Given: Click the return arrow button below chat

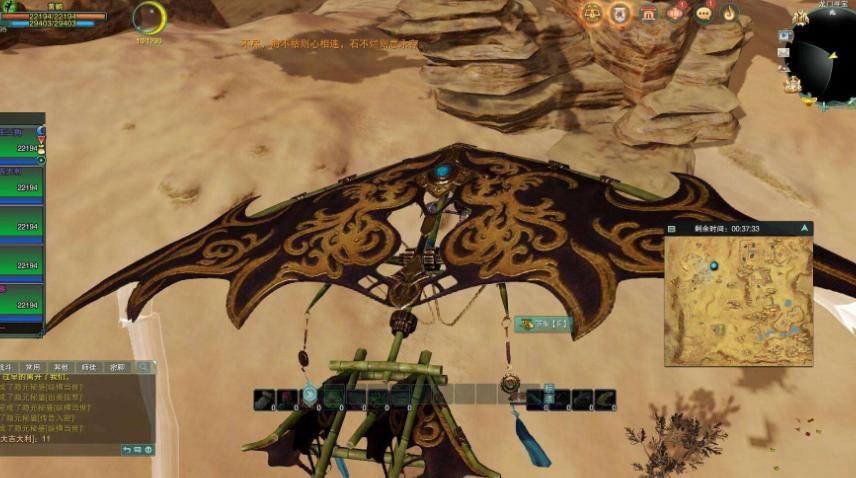Looking at the screenshot, I should point(126,450).
